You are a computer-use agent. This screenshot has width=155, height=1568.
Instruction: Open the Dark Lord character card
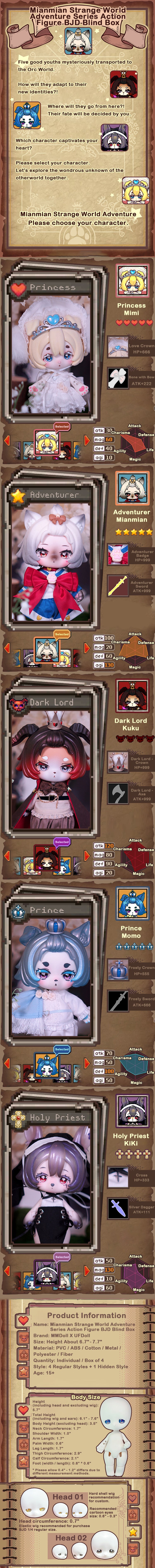pyautogui.click(x=52, y=764)
